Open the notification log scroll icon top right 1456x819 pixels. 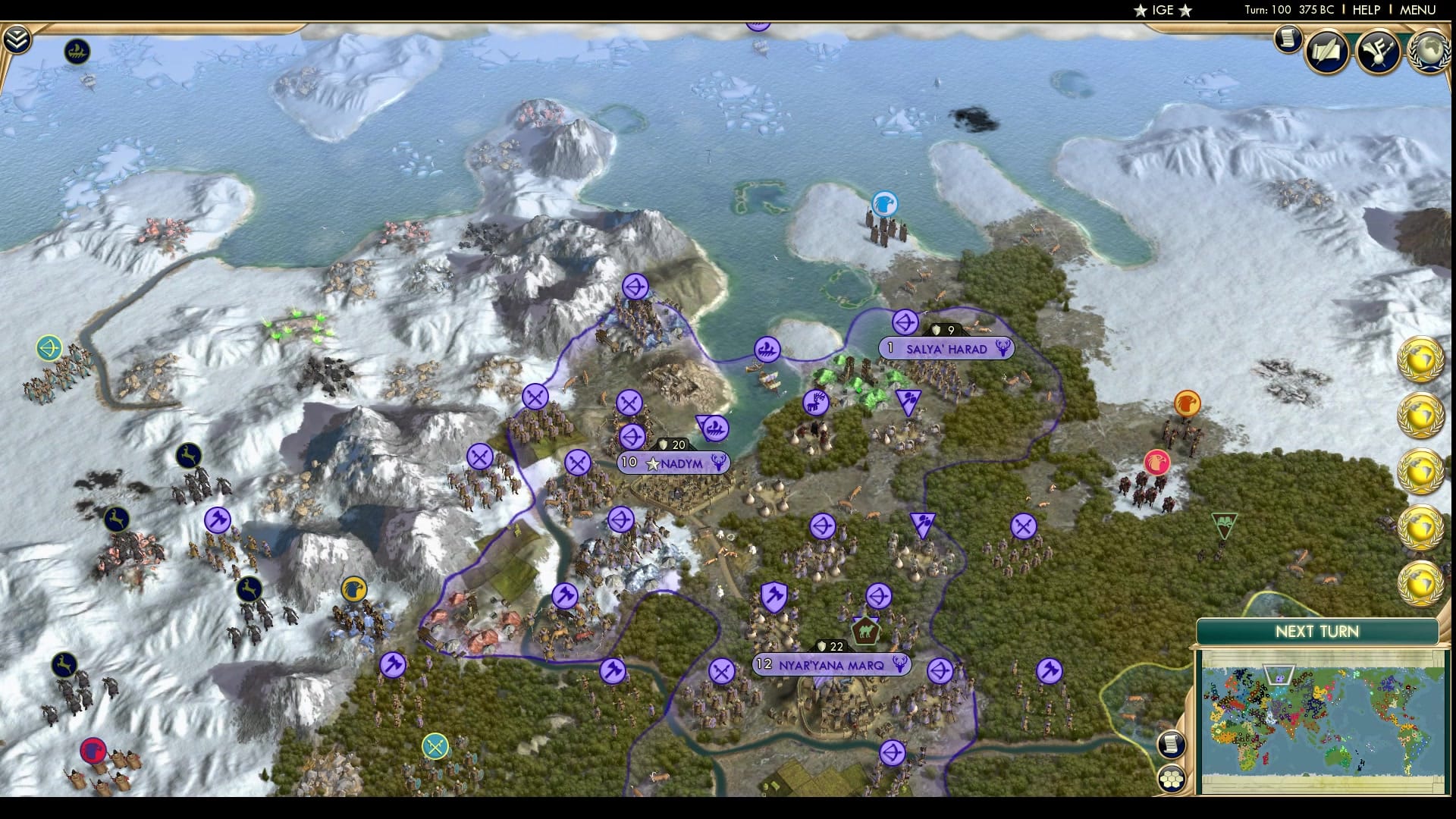[1288, 40]
